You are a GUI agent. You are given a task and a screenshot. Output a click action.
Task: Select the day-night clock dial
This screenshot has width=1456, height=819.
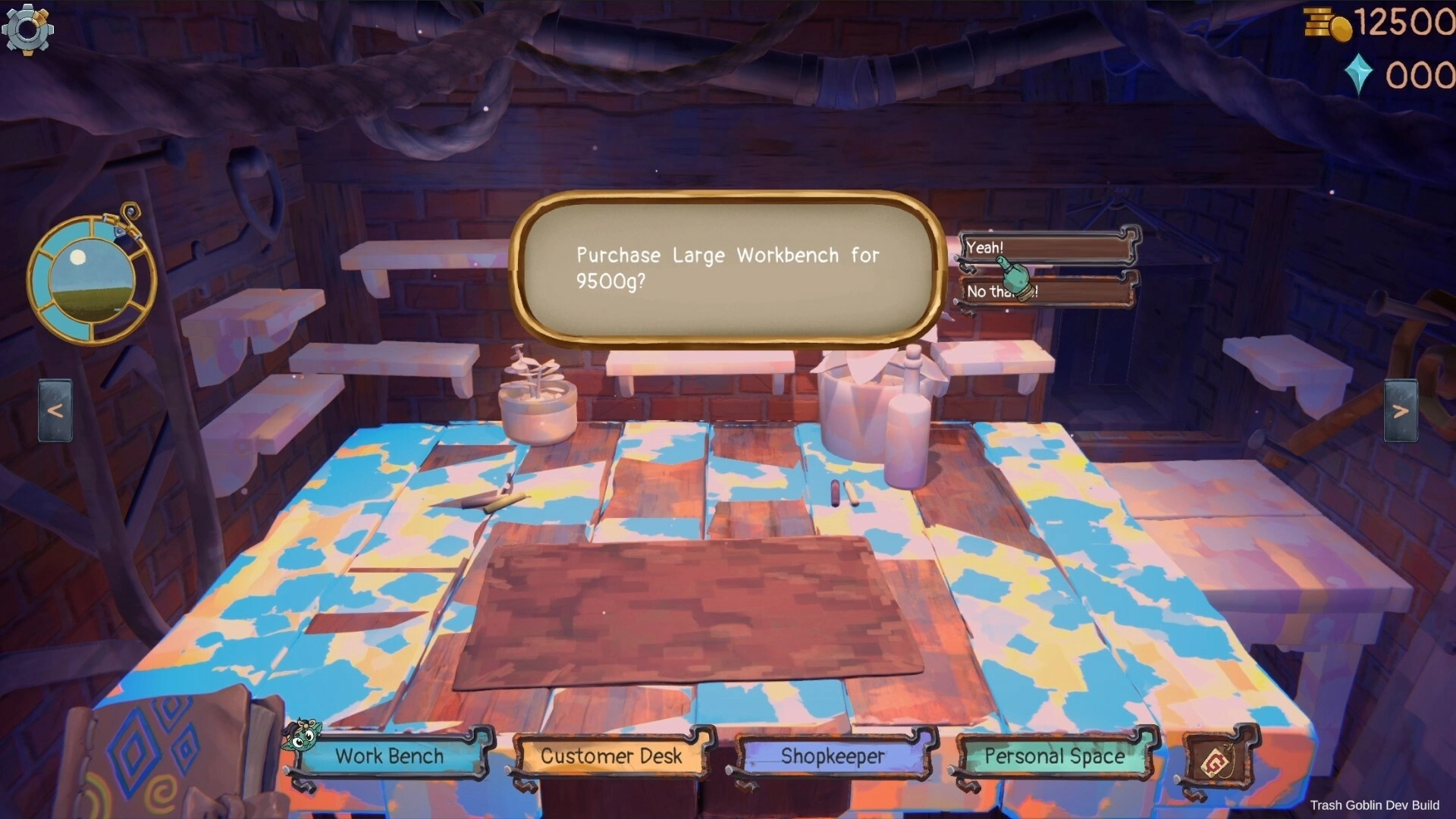coord(92,279)
